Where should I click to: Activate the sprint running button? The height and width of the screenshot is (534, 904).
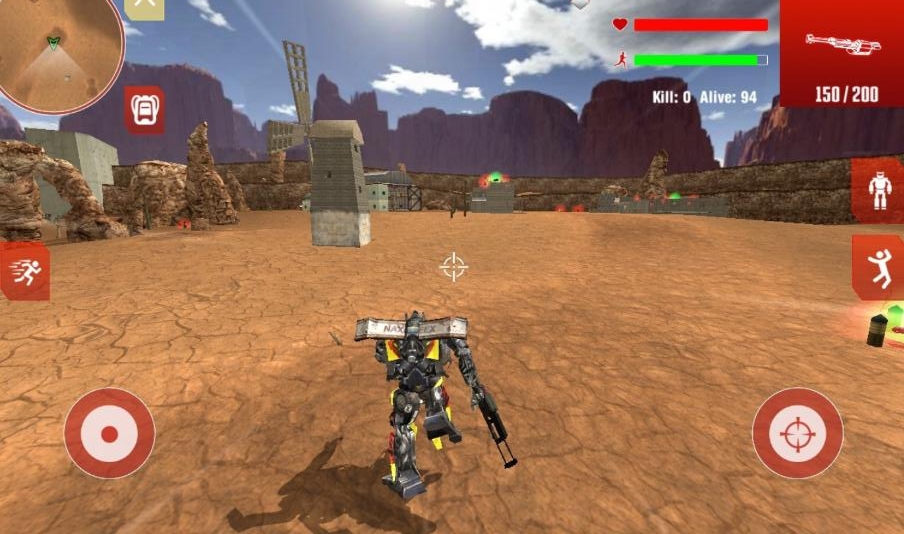tap(24, 271)
